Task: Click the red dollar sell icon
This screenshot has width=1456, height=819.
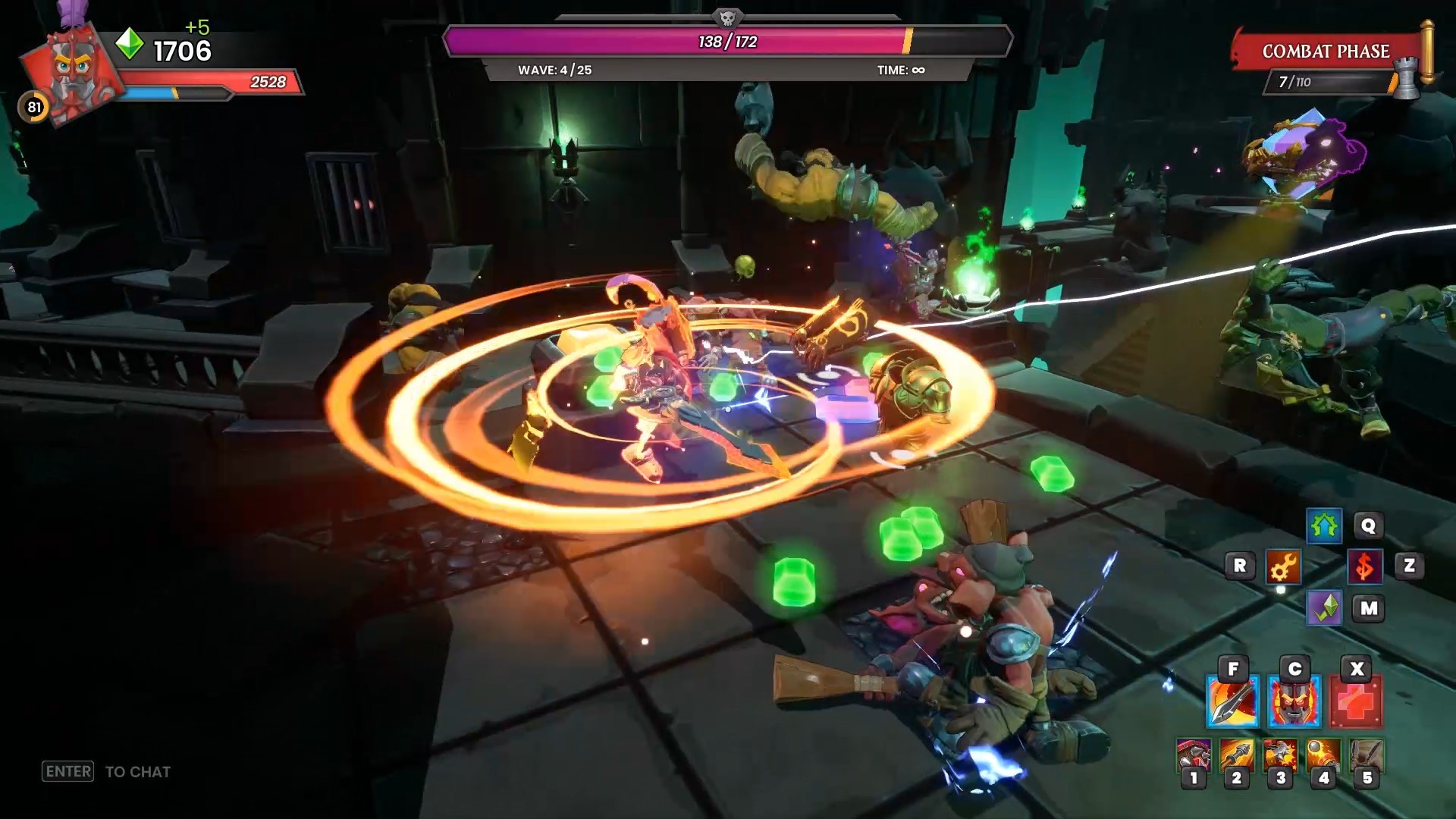Action: point(1365,566)
